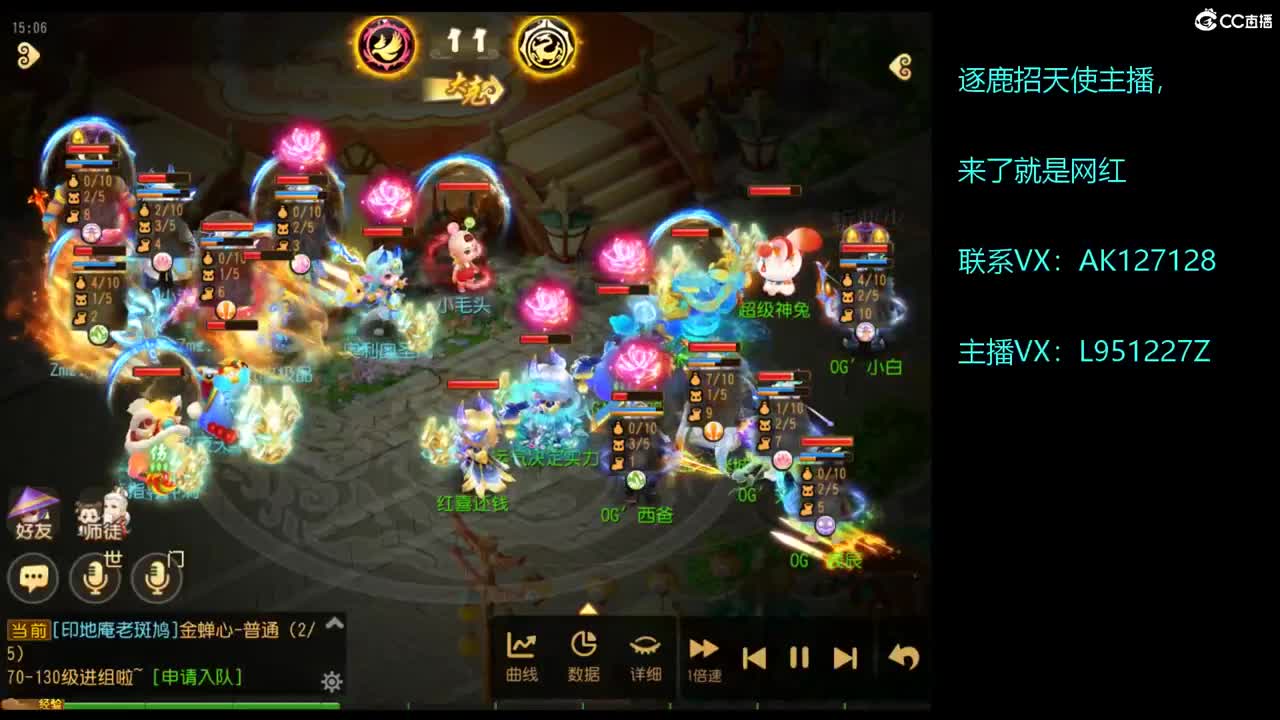Toggle the 世 world voice channel
This screenshot has width=1280, height=720.
pyautogui.click(x=95, y=578)
